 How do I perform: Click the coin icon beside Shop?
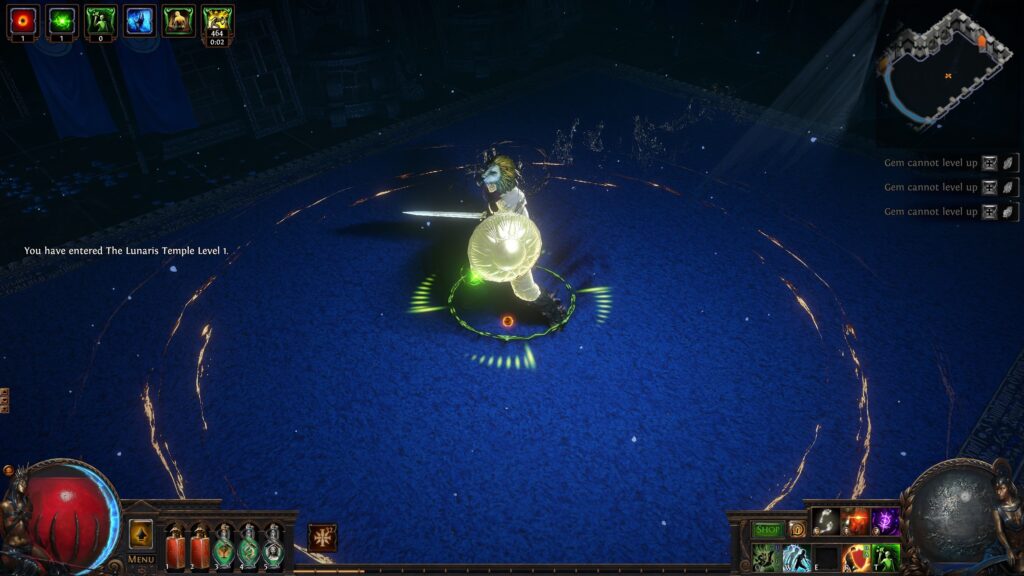[797, 529]
